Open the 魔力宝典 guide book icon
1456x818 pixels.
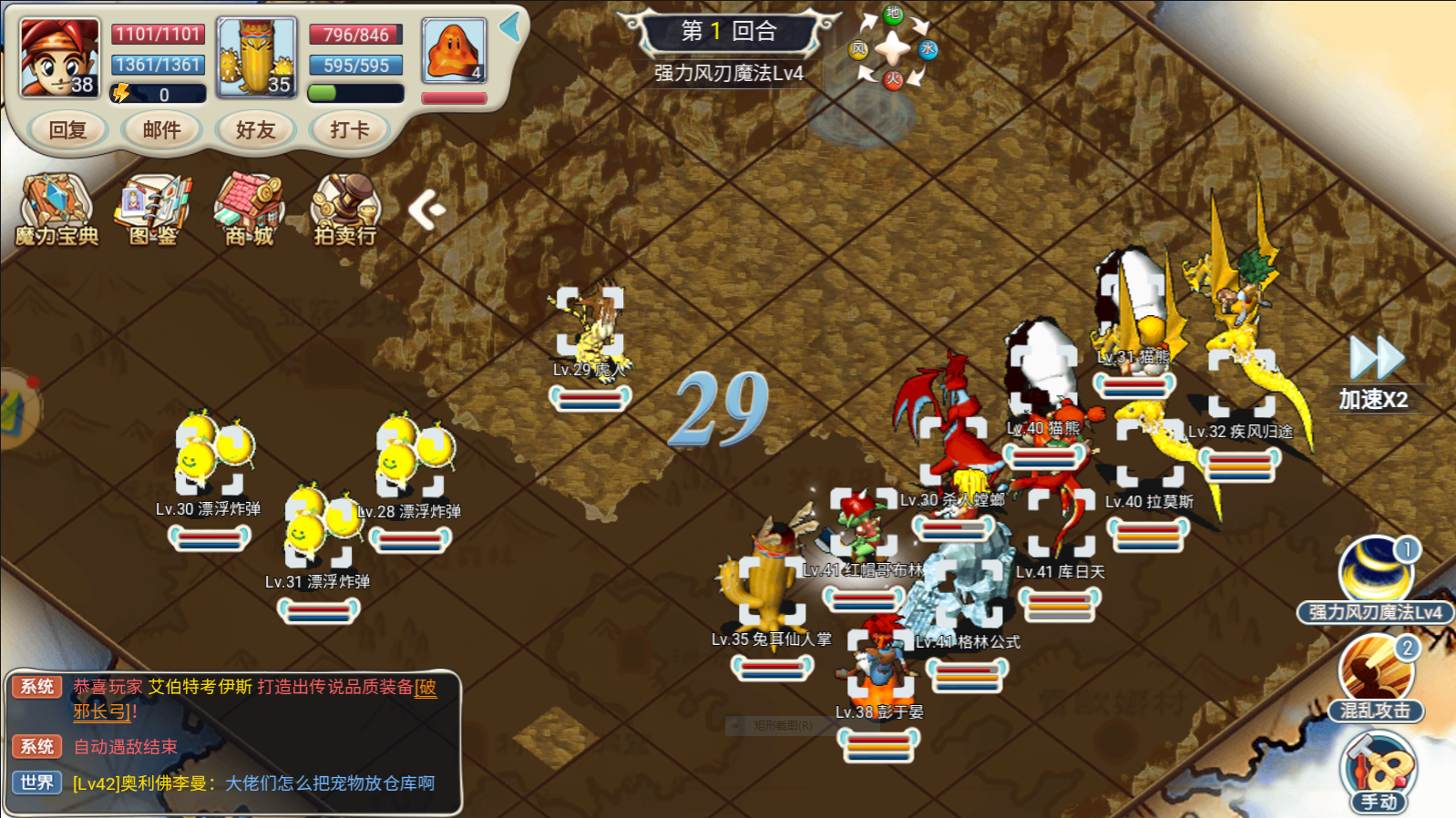56,210
